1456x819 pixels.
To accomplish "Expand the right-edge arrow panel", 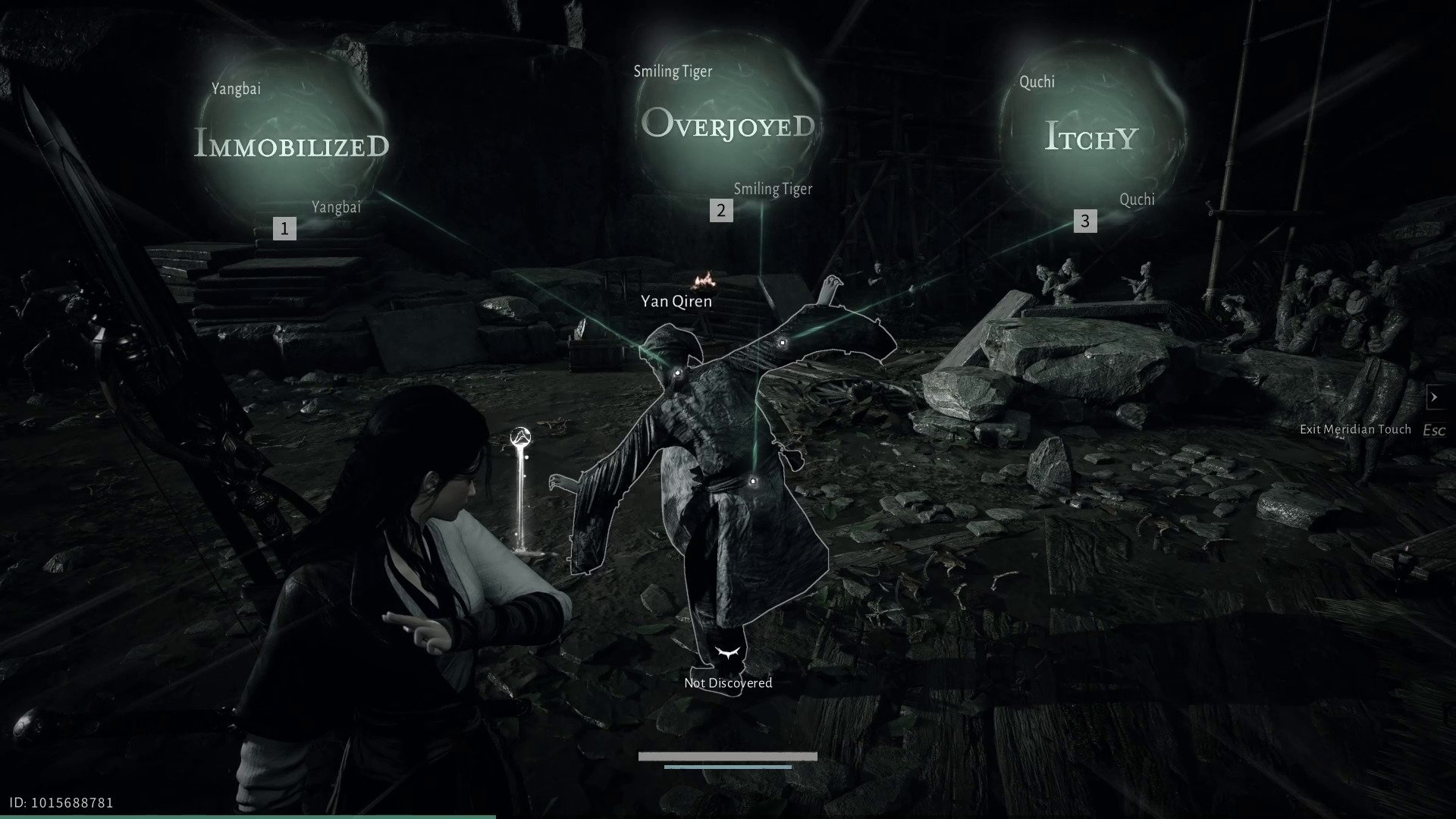I will tap(1433, 397).
